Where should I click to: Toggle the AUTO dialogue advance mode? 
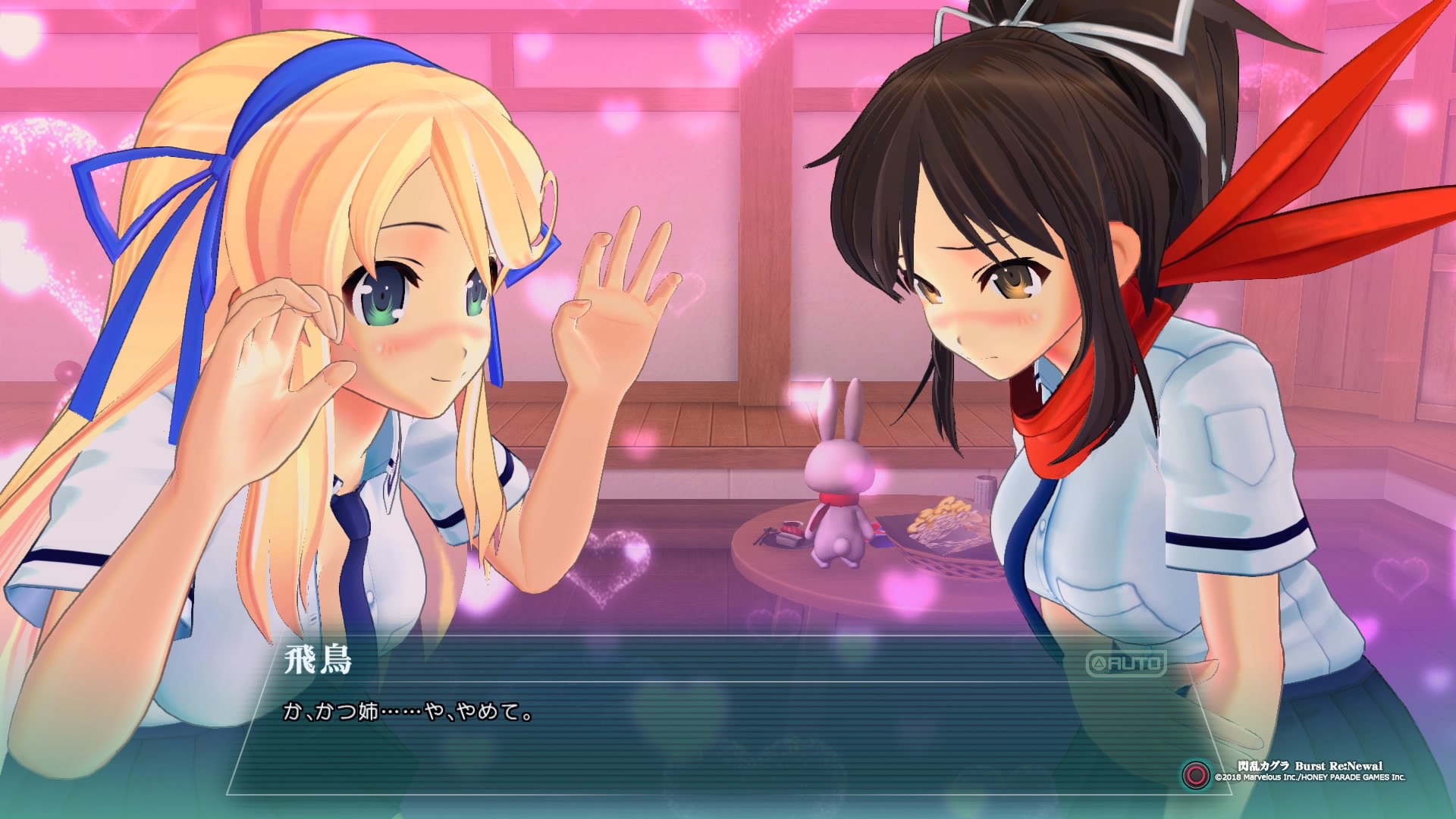pos(1126,664)
